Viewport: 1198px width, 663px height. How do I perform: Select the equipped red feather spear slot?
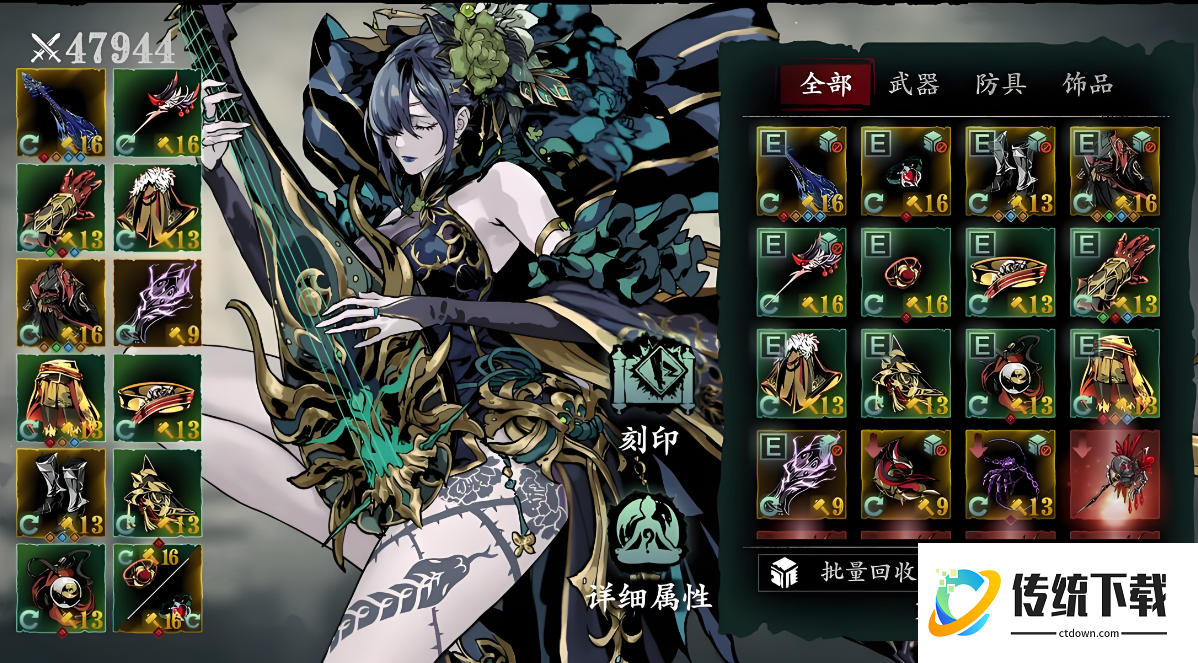point(157,112)
